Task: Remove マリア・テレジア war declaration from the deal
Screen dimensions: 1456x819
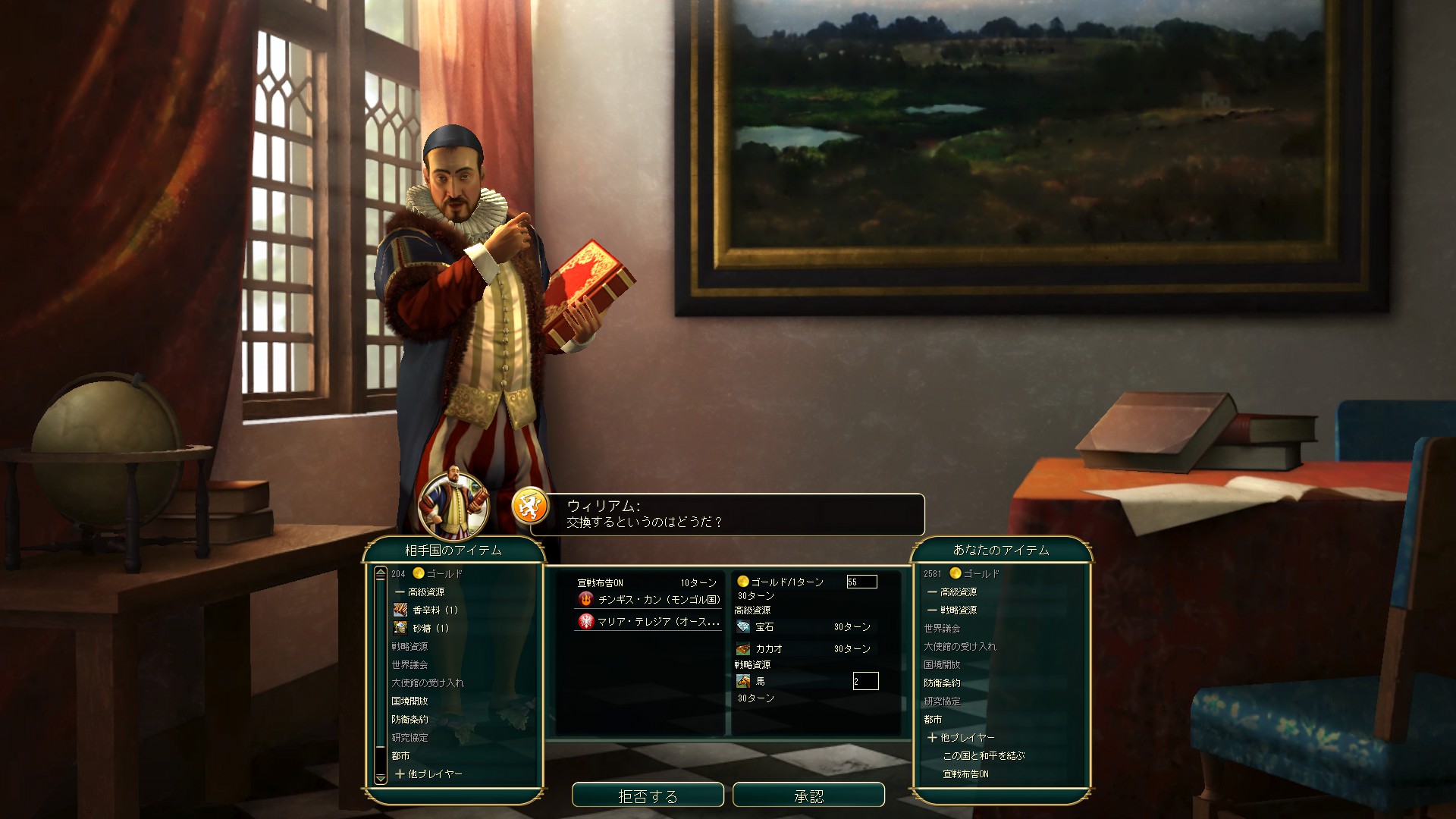Action: point(657,621)
